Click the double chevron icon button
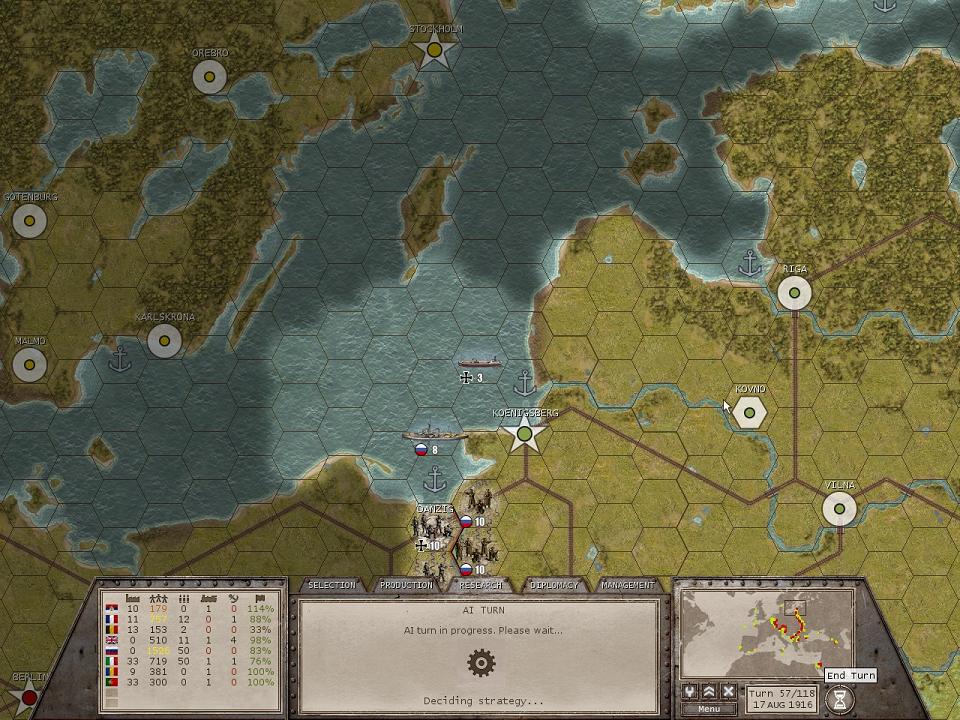 (x=709, y=692)
